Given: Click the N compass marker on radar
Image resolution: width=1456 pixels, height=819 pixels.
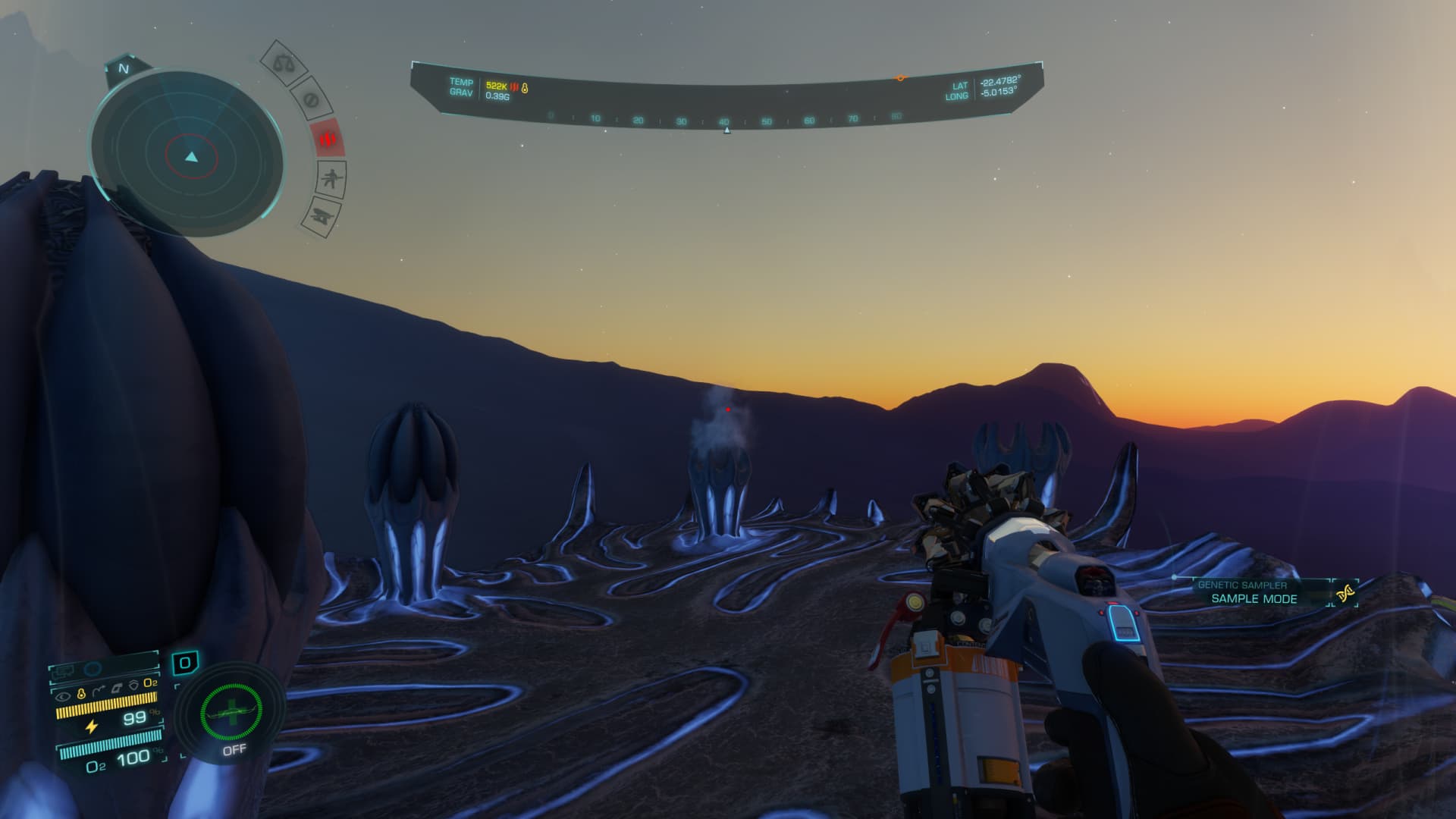Looking at the screenshot, I should (x=124, y=69).
